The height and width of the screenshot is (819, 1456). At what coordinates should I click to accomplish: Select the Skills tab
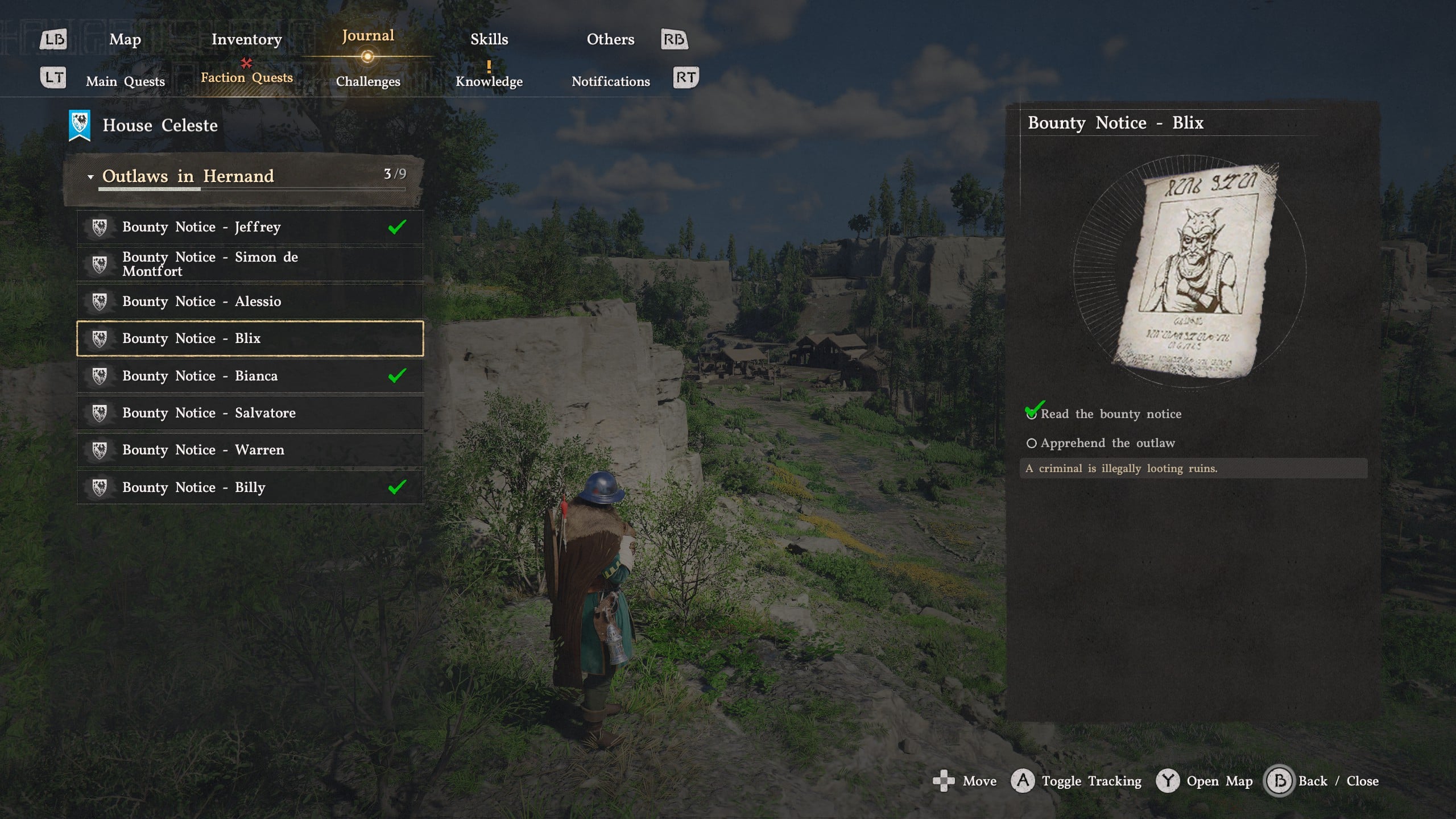(x=489, y=39)
